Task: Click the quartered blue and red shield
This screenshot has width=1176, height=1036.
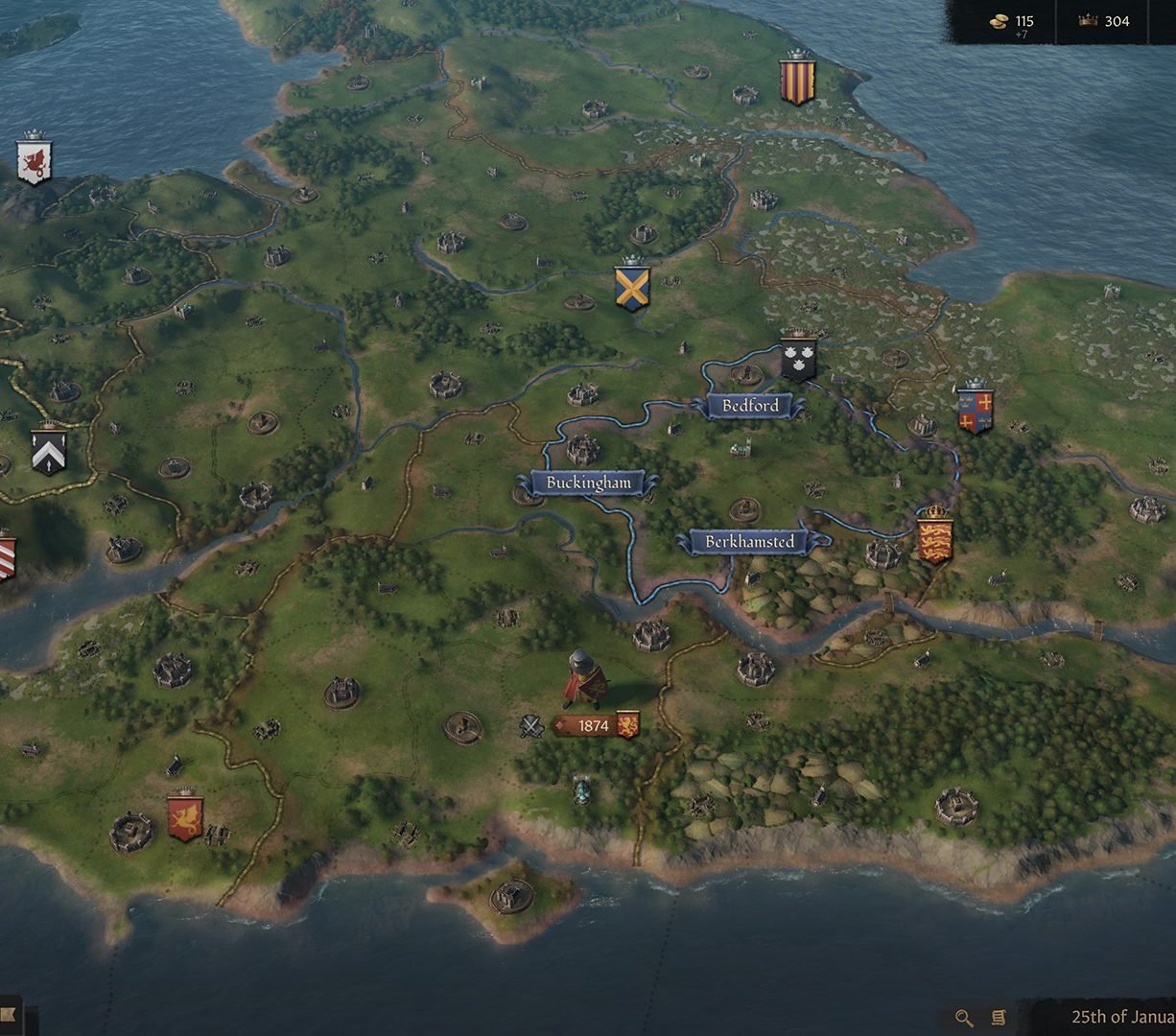Action: 975,410
